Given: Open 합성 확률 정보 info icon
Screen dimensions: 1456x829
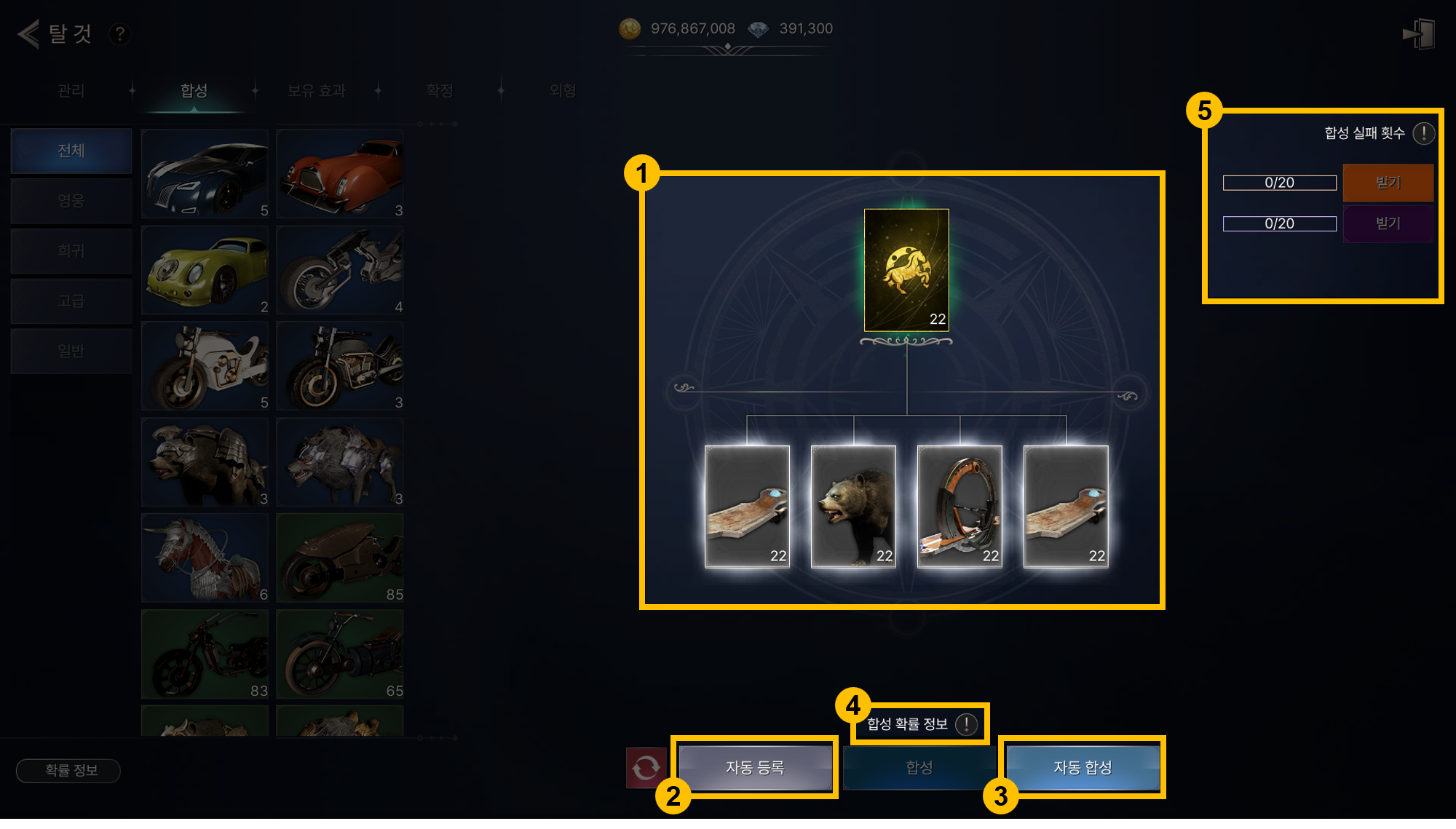Looking at the screenshot, I should click(966, 724).
